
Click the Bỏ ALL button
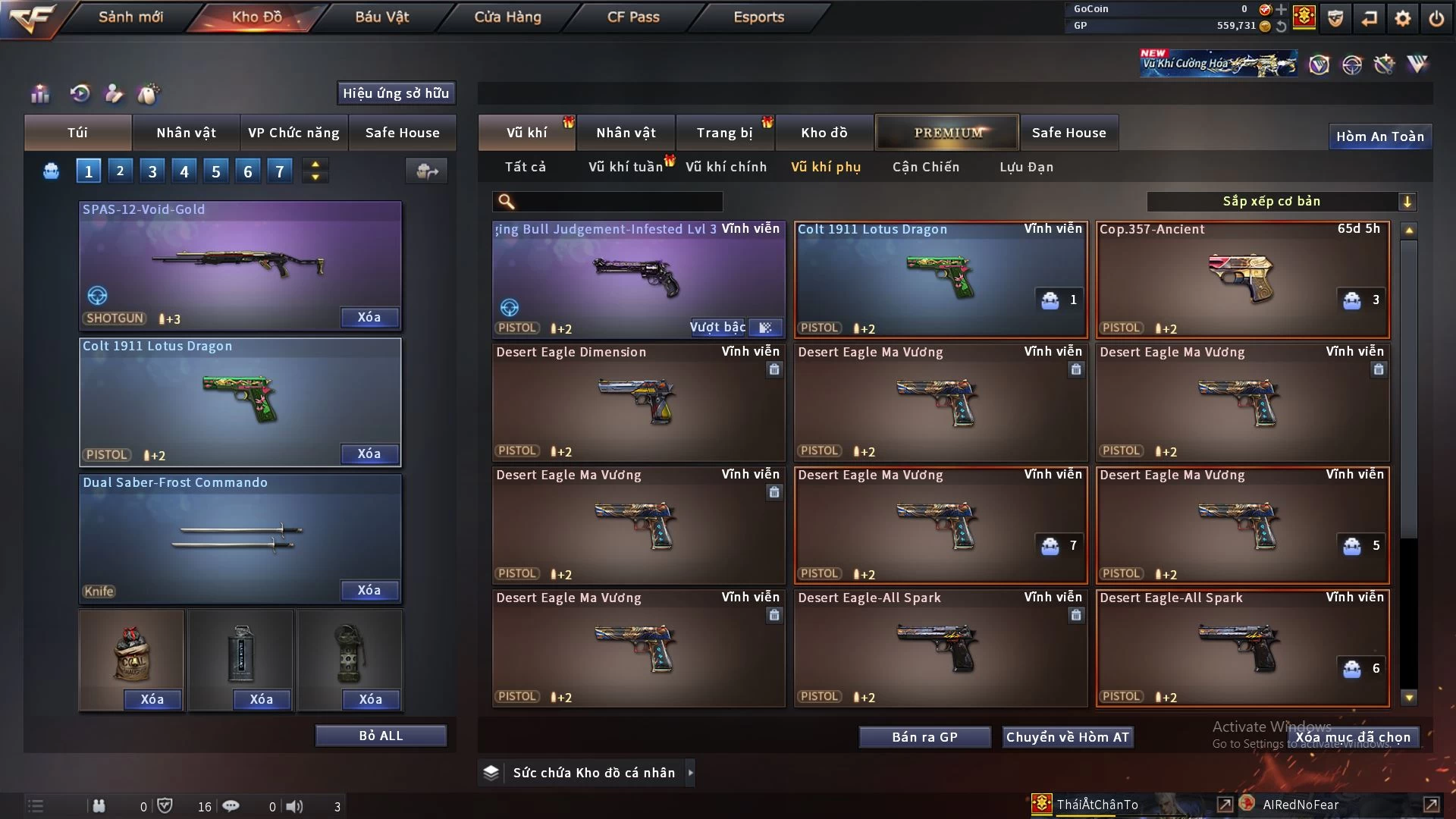381,736
